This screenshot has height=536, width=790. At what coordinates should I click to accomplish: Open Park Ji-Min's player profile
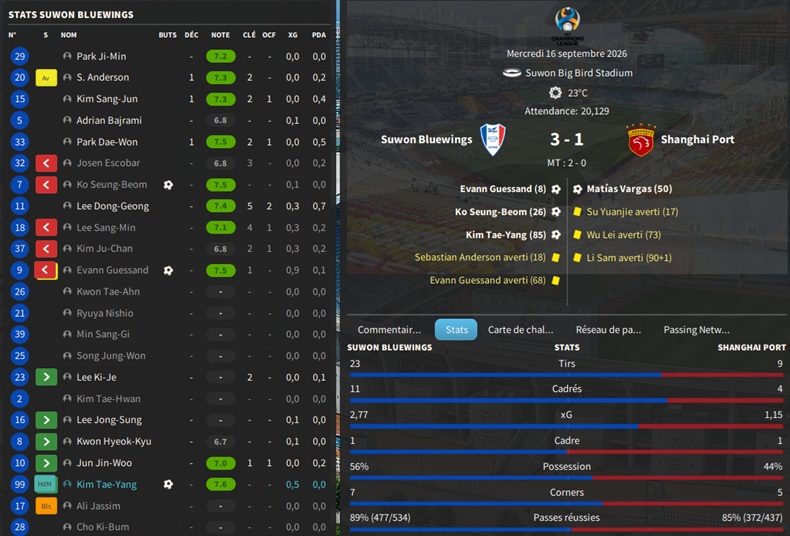[x=101, y=56]
